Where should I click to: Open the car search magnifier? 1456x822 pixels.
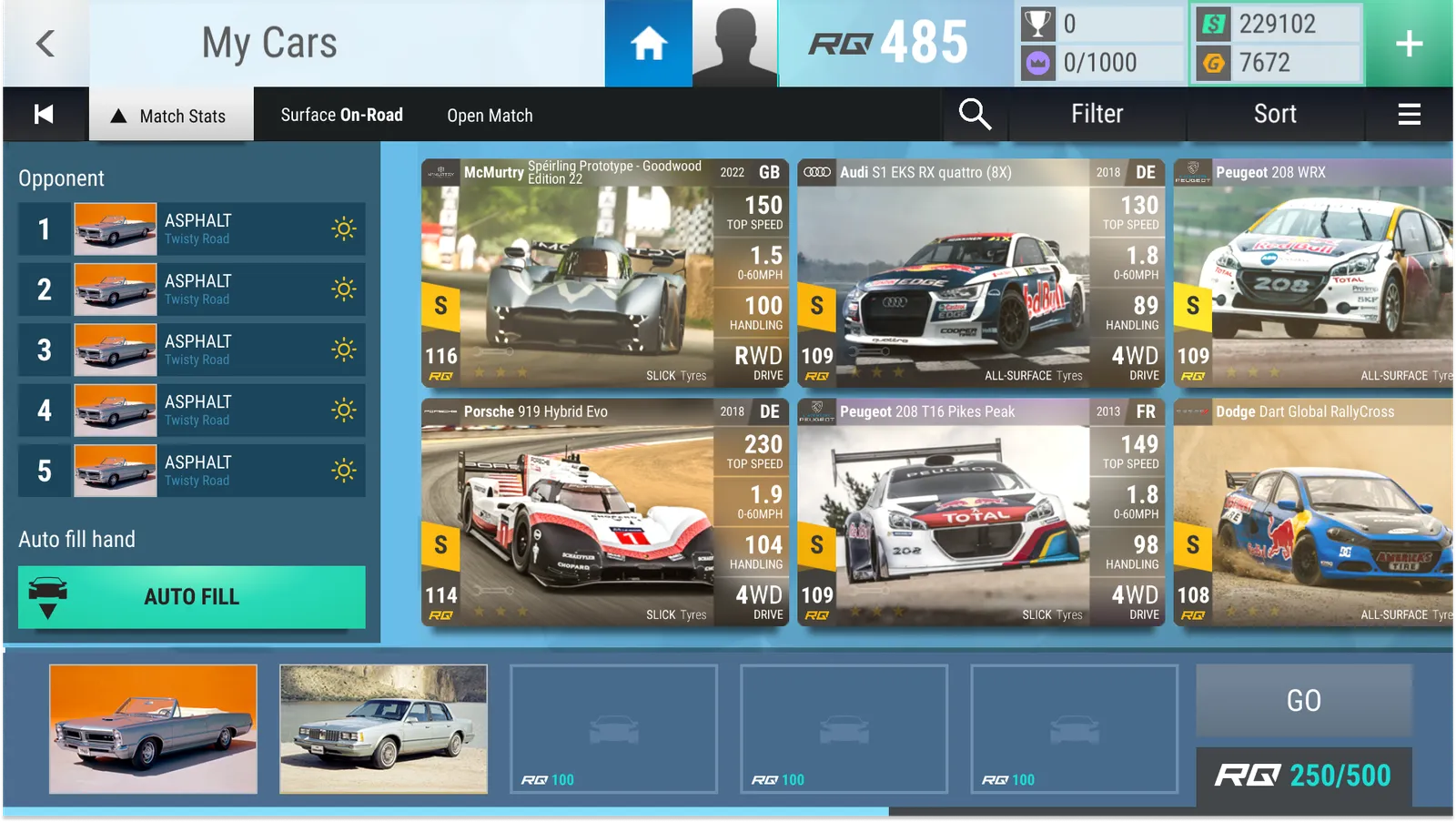pyautogui.click(x=974, y=115)
